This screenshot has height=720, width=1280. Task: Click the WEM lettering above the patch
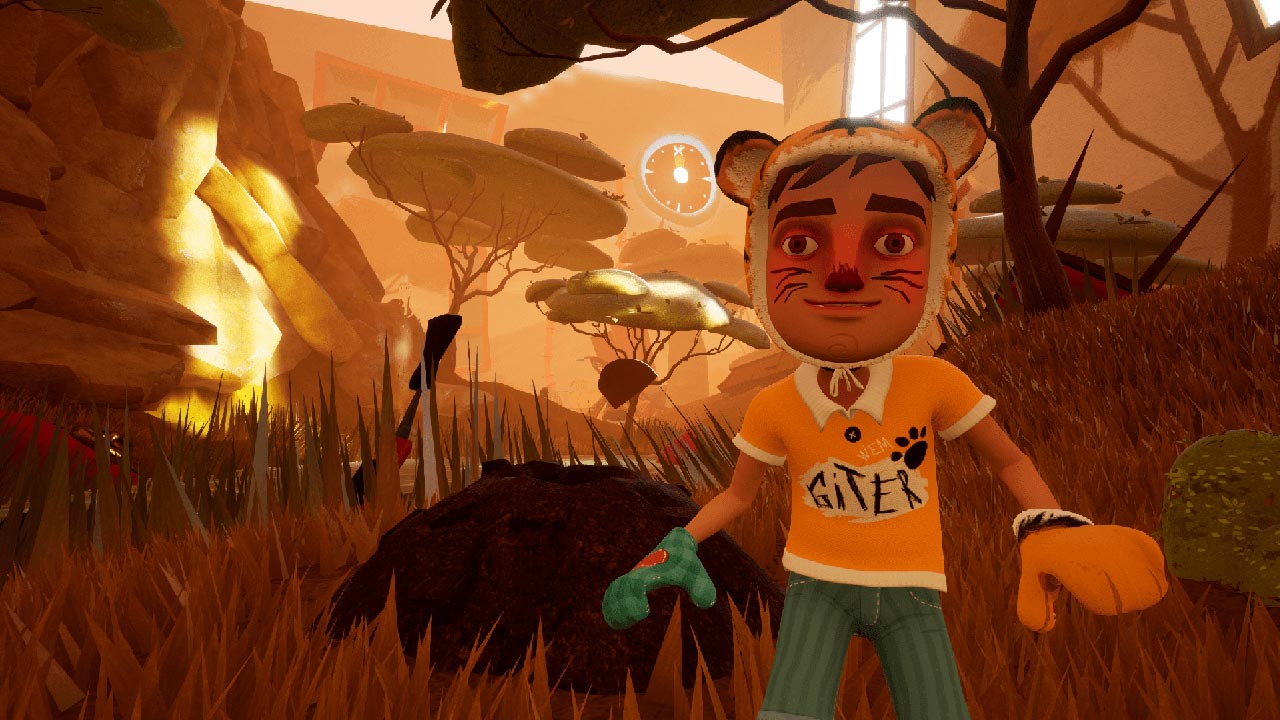[876, 449]
